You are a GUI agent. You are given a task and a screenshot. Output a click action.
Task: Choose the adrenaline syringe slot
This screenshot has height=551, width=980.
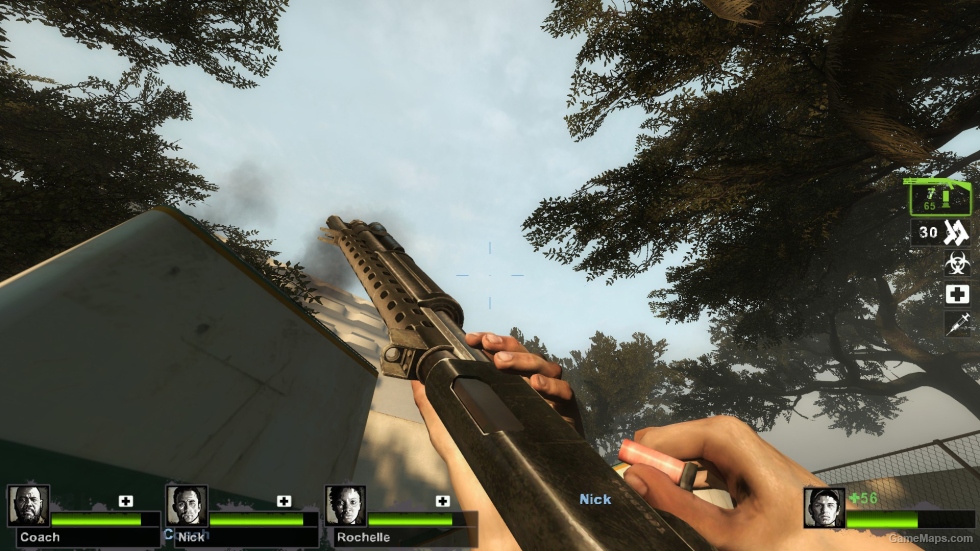click(957, 324)
